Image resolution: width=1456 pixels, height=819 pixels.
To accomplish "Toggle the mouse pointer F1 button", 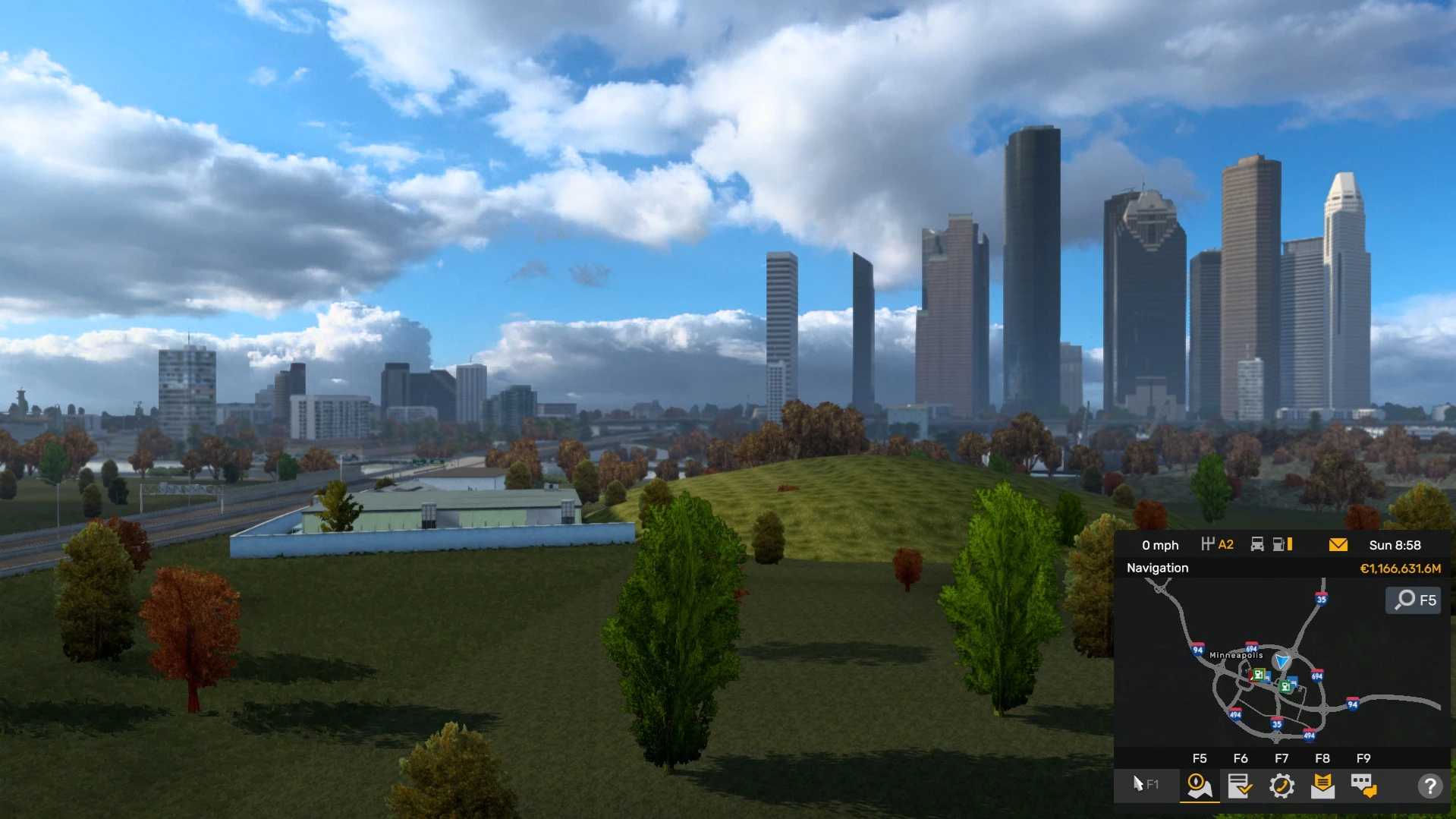I will point(1145,784).
